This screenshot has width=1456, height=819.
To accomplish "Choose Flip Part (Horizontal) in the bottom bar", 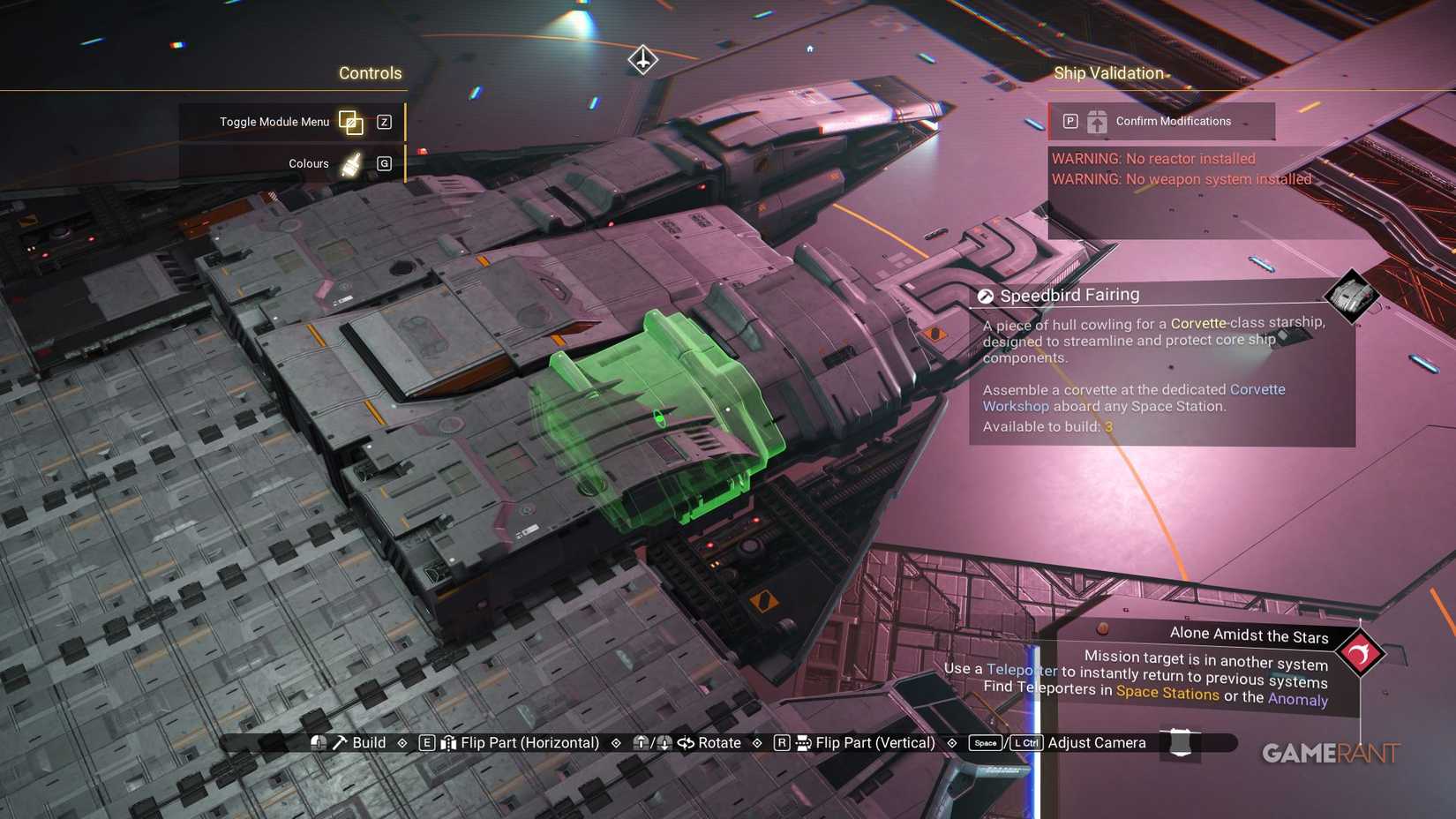I will [x=529, y=743].
